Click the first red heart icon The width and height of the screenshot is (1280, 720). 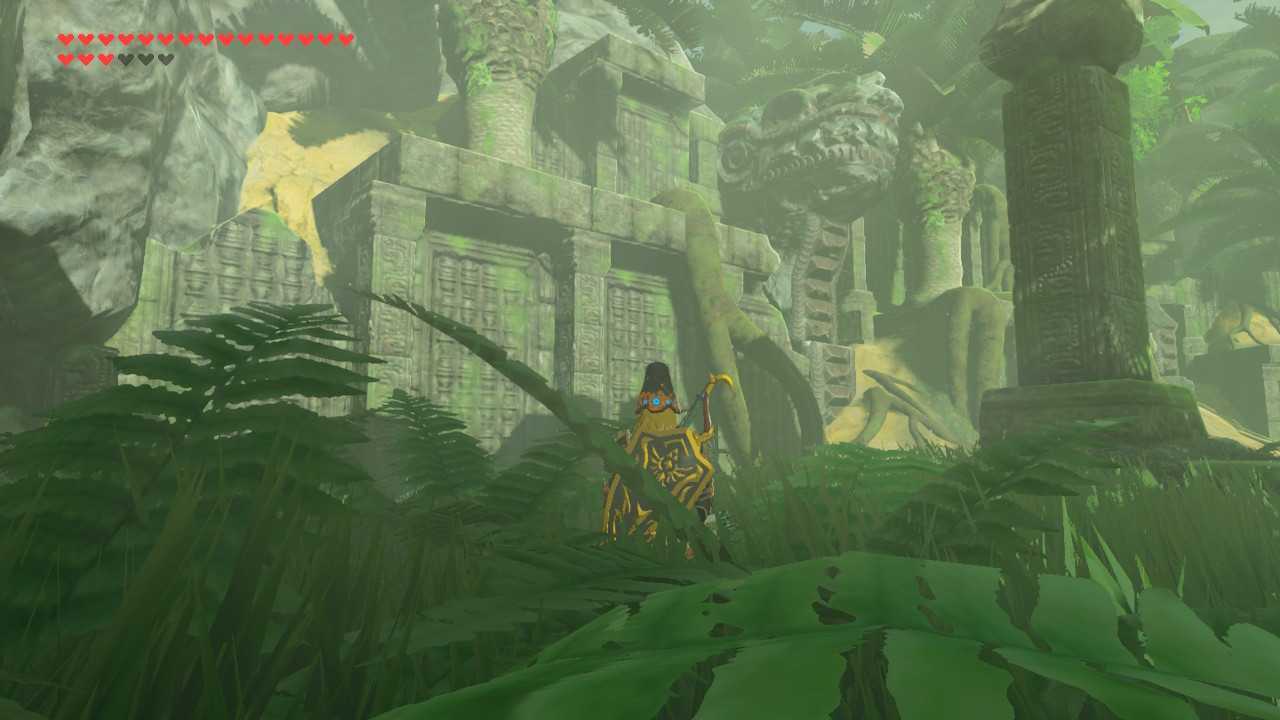[x=66, y=38]
